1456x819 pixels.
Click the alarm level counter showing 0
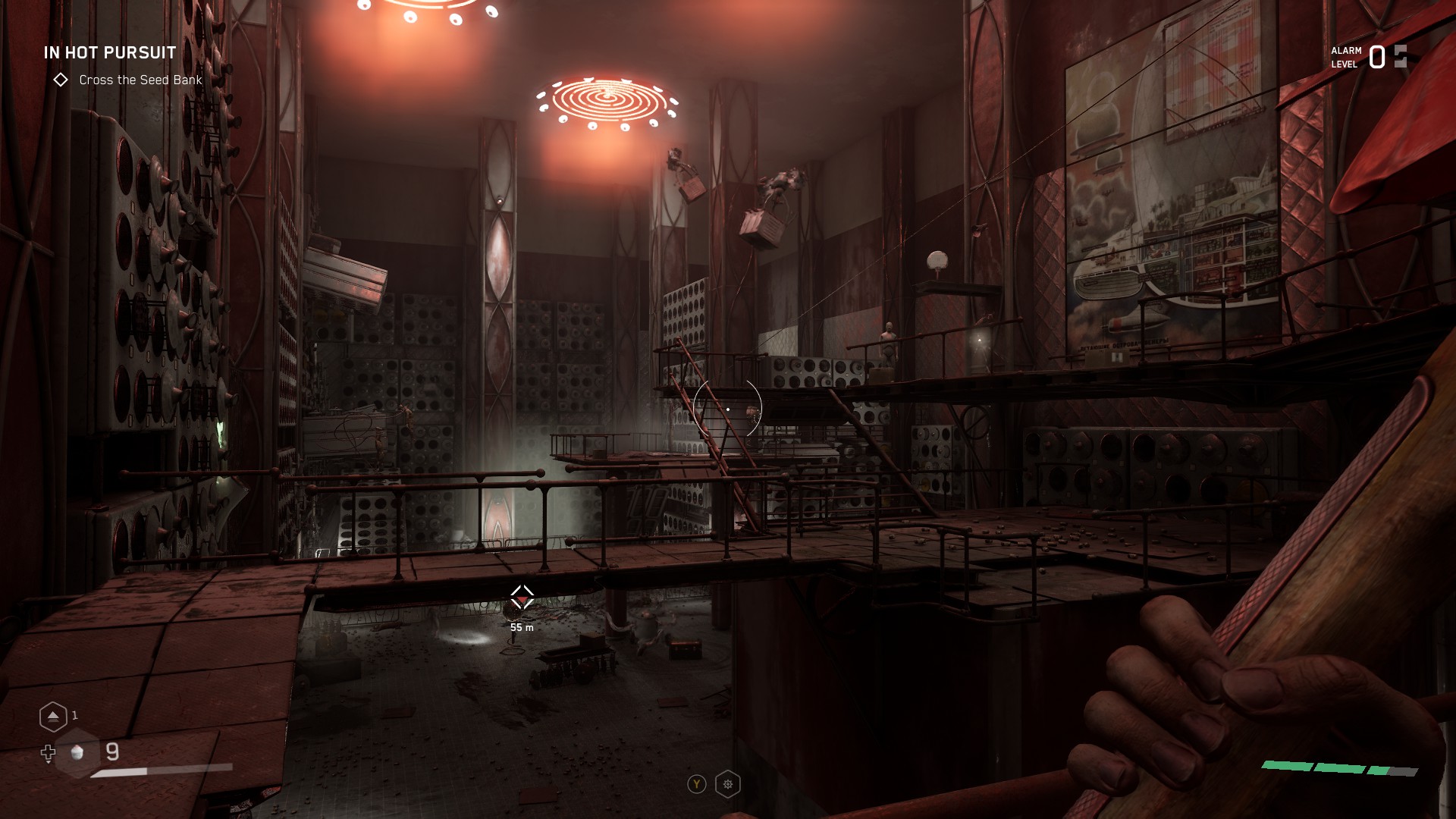pyautogui.click(x=1376, y=56)
